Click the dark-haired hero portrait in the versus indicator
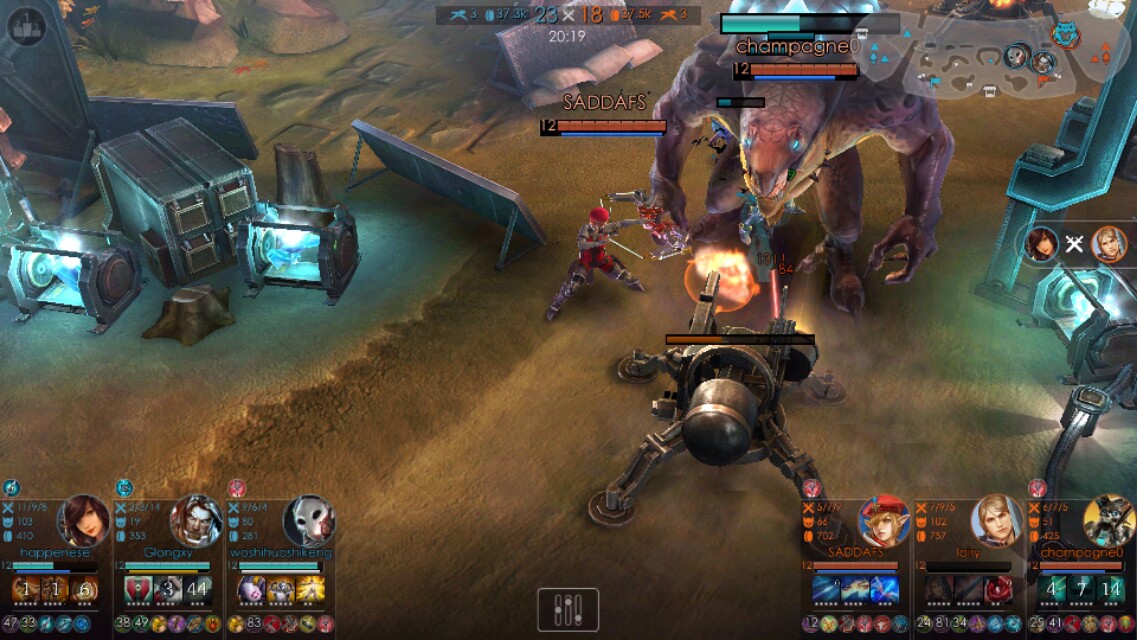Image resolution: width=1137 pixels, height=640 pixels. pyautogui.click(x=1042, y=244)
